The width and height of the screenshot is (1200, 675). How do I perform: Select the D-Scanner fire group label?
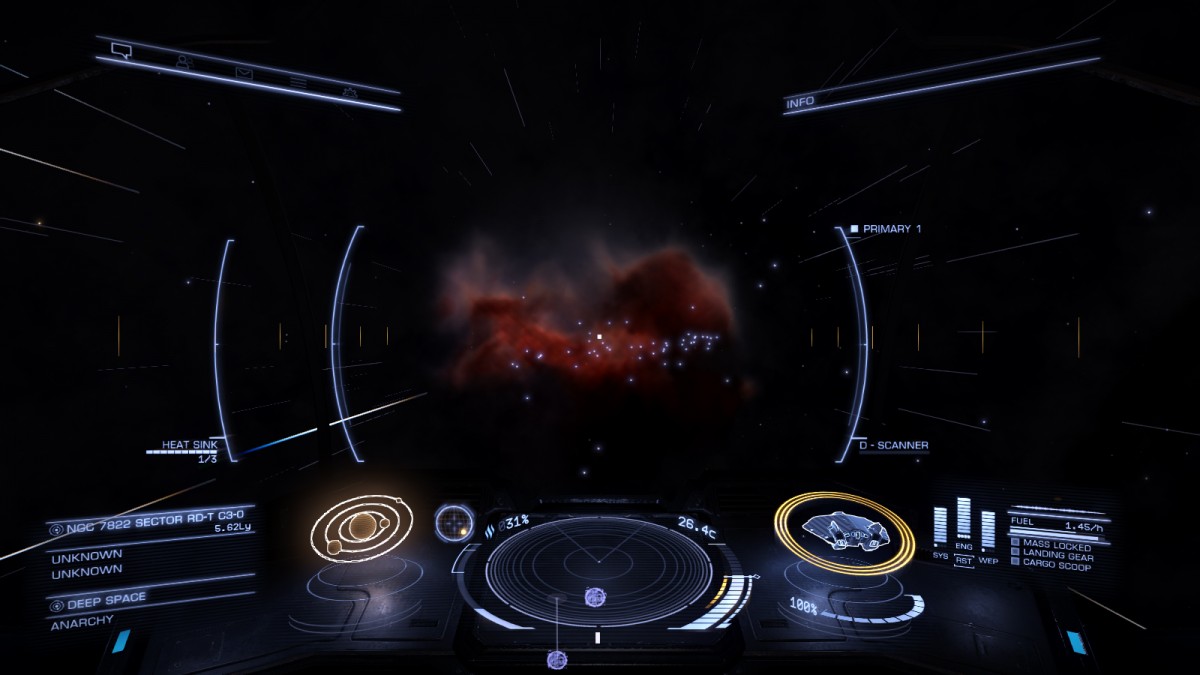pos(893,445)
